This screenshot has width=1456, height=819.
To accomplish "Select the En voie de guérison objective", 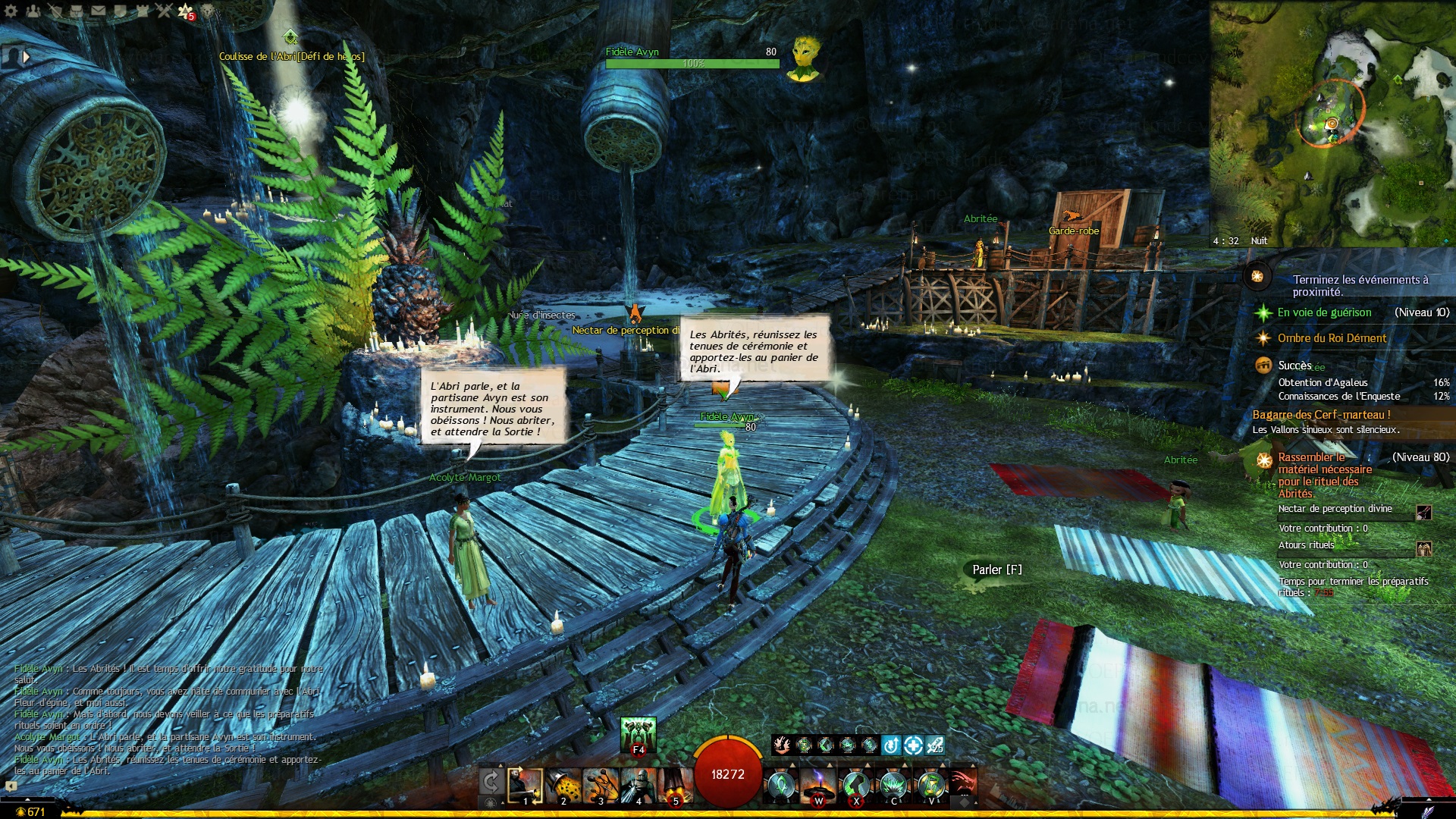I will coord(1324,312).
